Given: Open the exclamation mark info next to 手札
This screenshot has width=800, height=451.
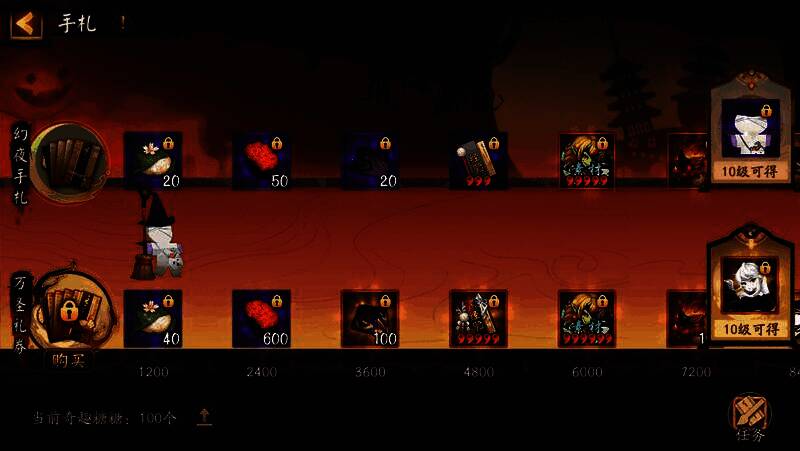Looking at the screenshot, I should pyautogui.click(x=123, y=22).
